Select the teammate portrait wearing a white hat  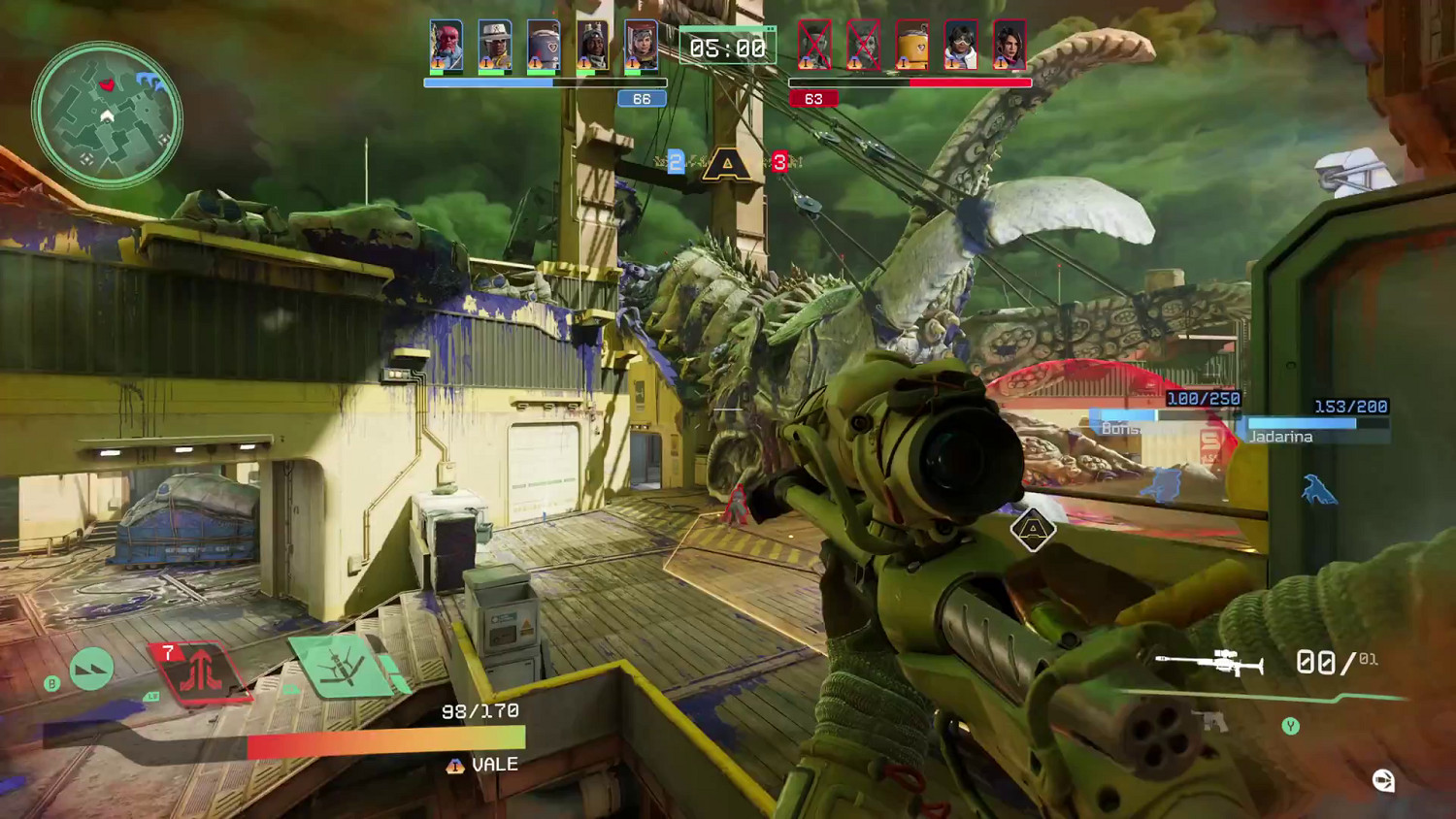(x=495, y=45)
